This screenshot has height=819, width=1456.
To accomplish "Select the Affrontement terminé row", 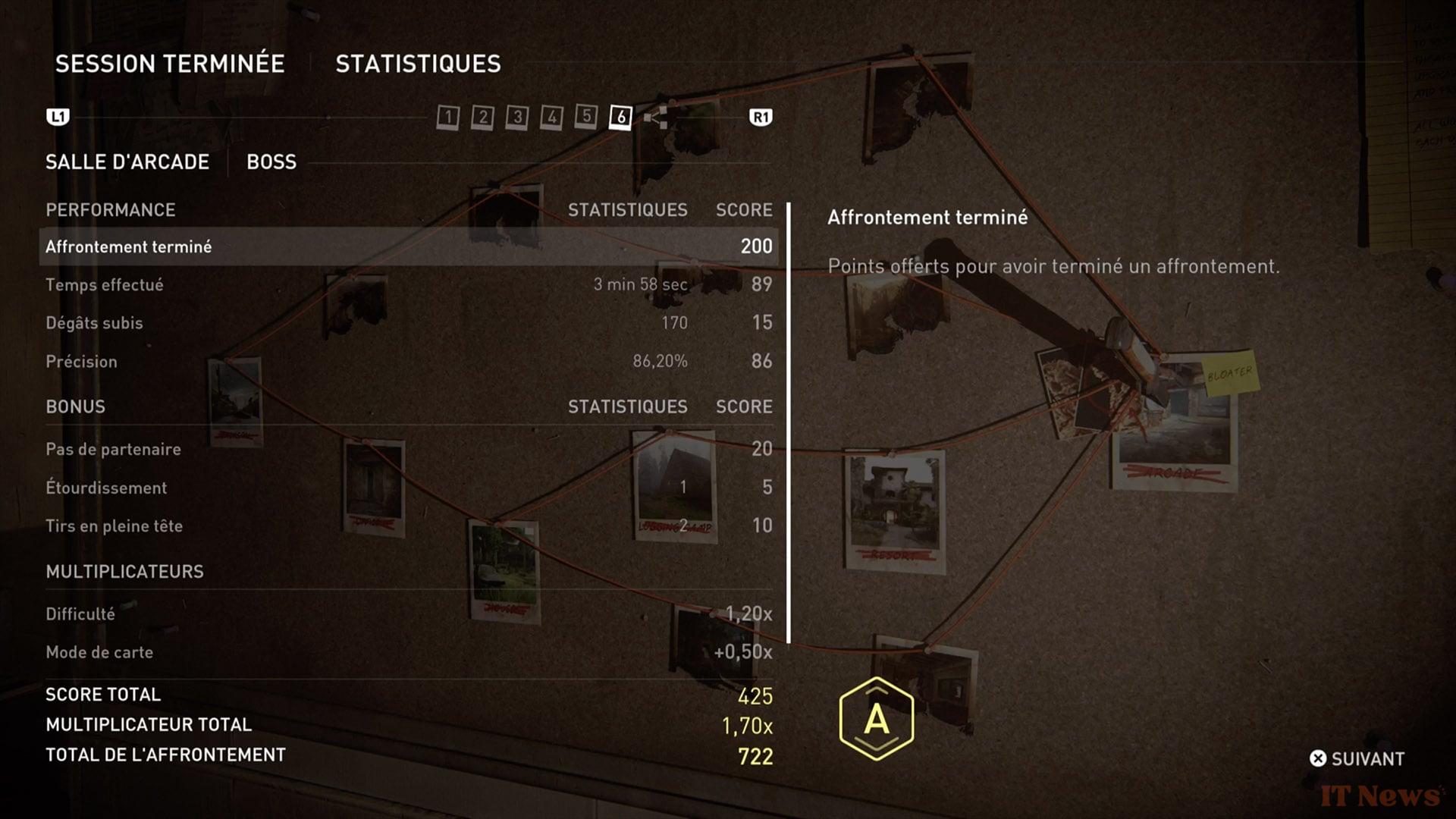I will (x=408, y=246).
